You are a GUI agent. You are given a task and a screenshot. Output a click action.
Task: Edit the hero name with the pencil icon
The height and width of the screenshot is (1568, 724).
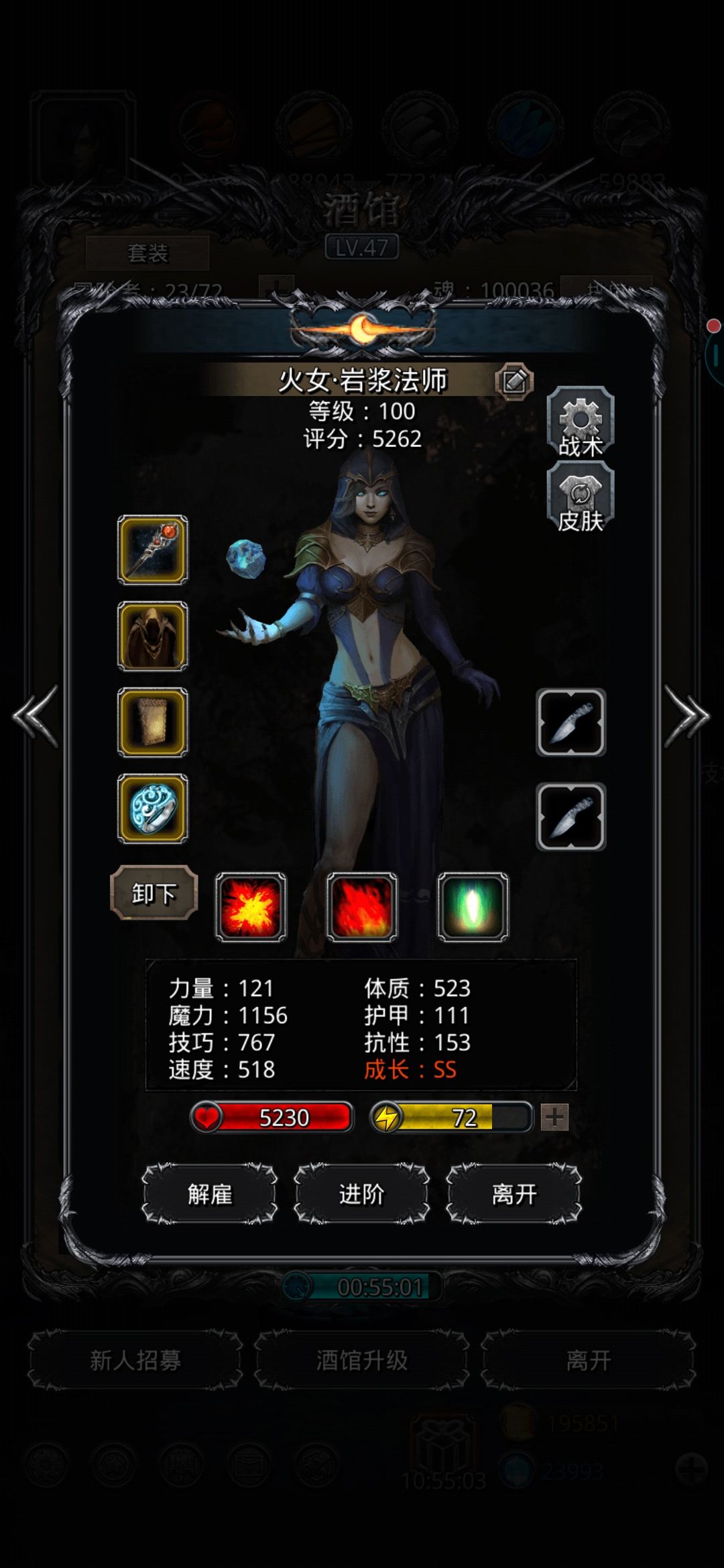[514, 381]
